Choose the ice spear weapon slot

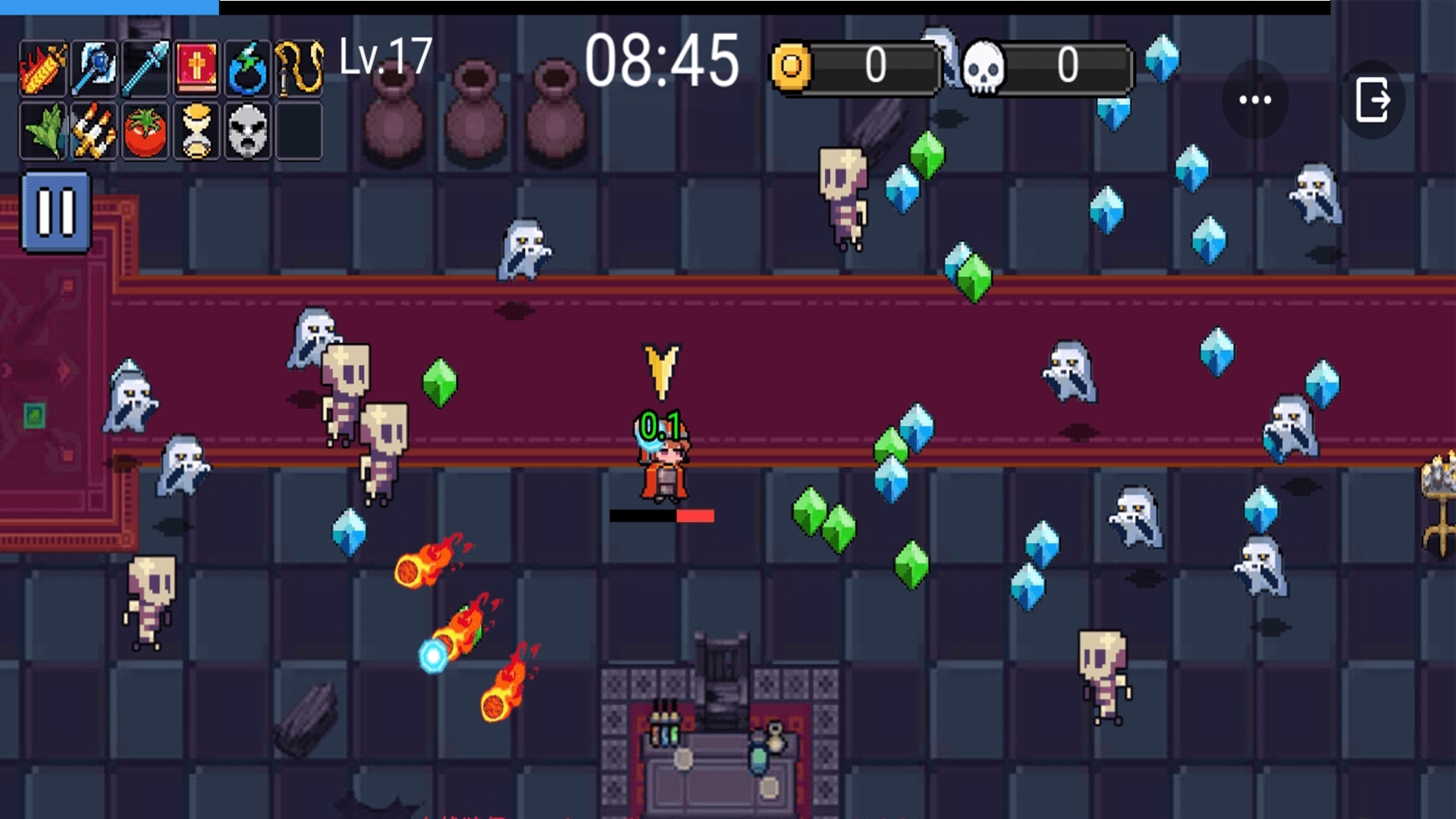pos(145,69)
